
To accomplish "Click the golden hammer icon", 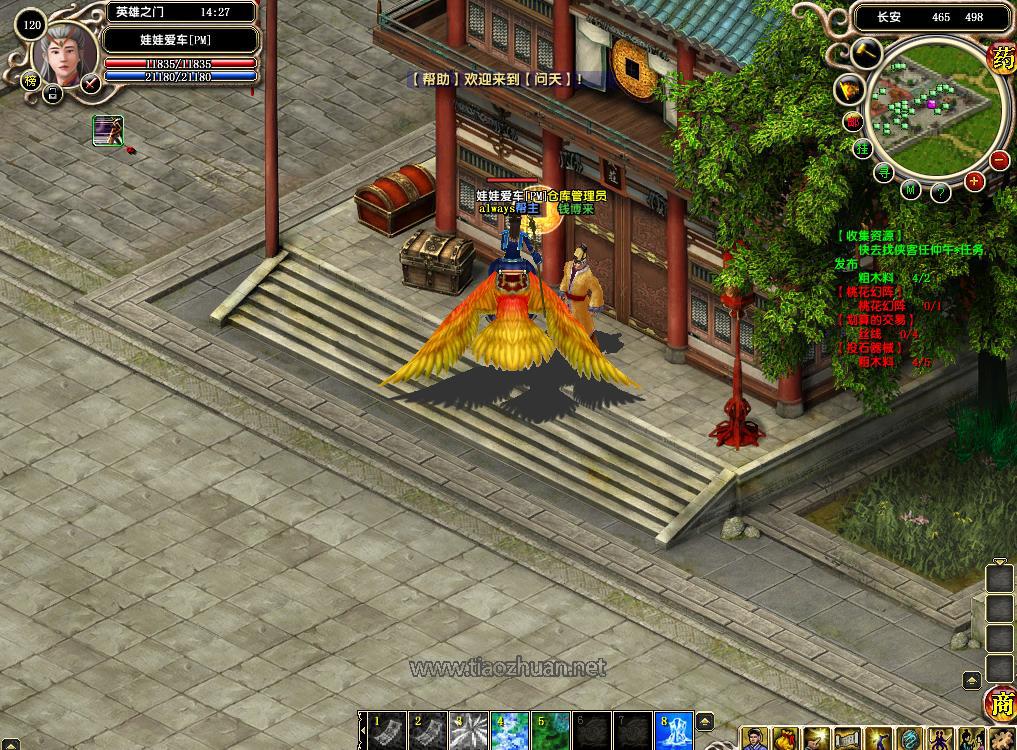I will coord(866,53).
